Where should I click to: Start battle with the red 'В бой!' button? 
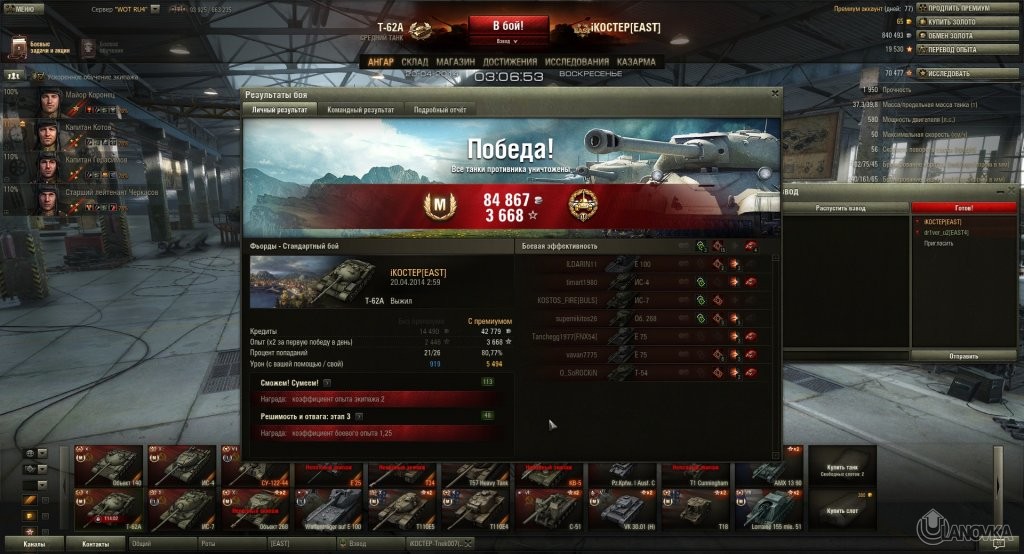(507, 26)
